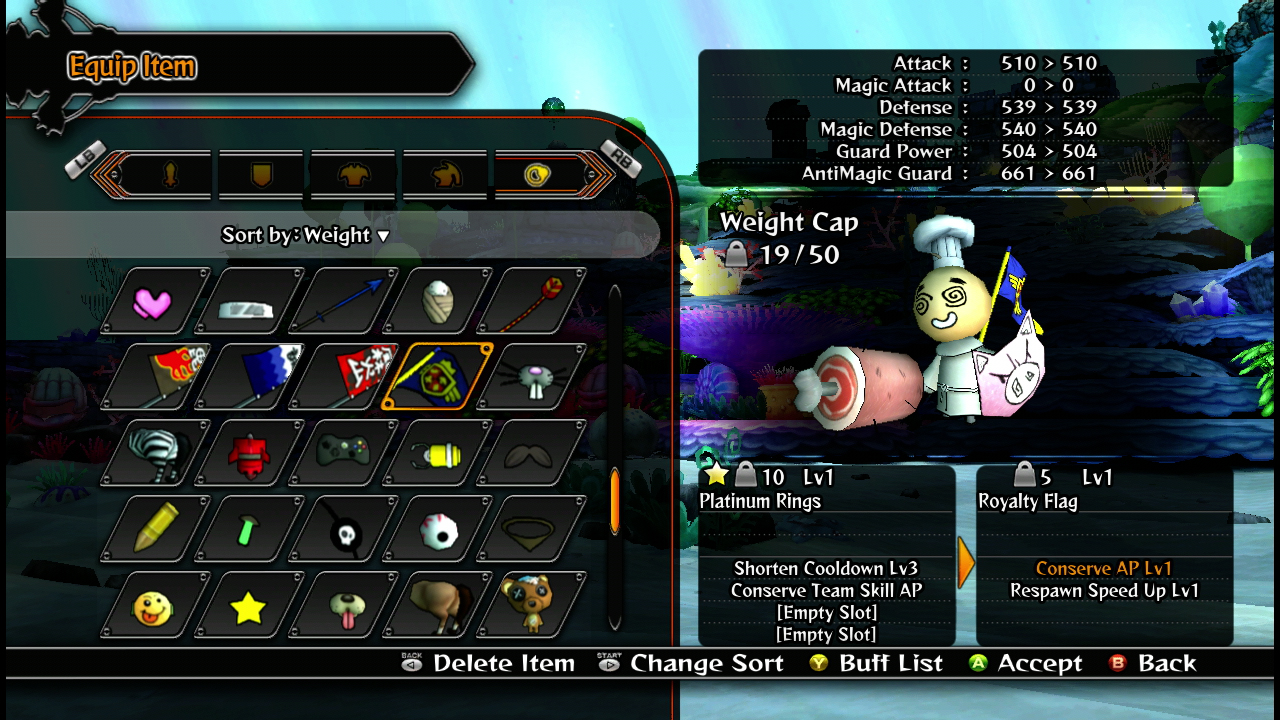Choose the teddy bear accessory
Viewport: 1280px width, 720px height.
529,605
